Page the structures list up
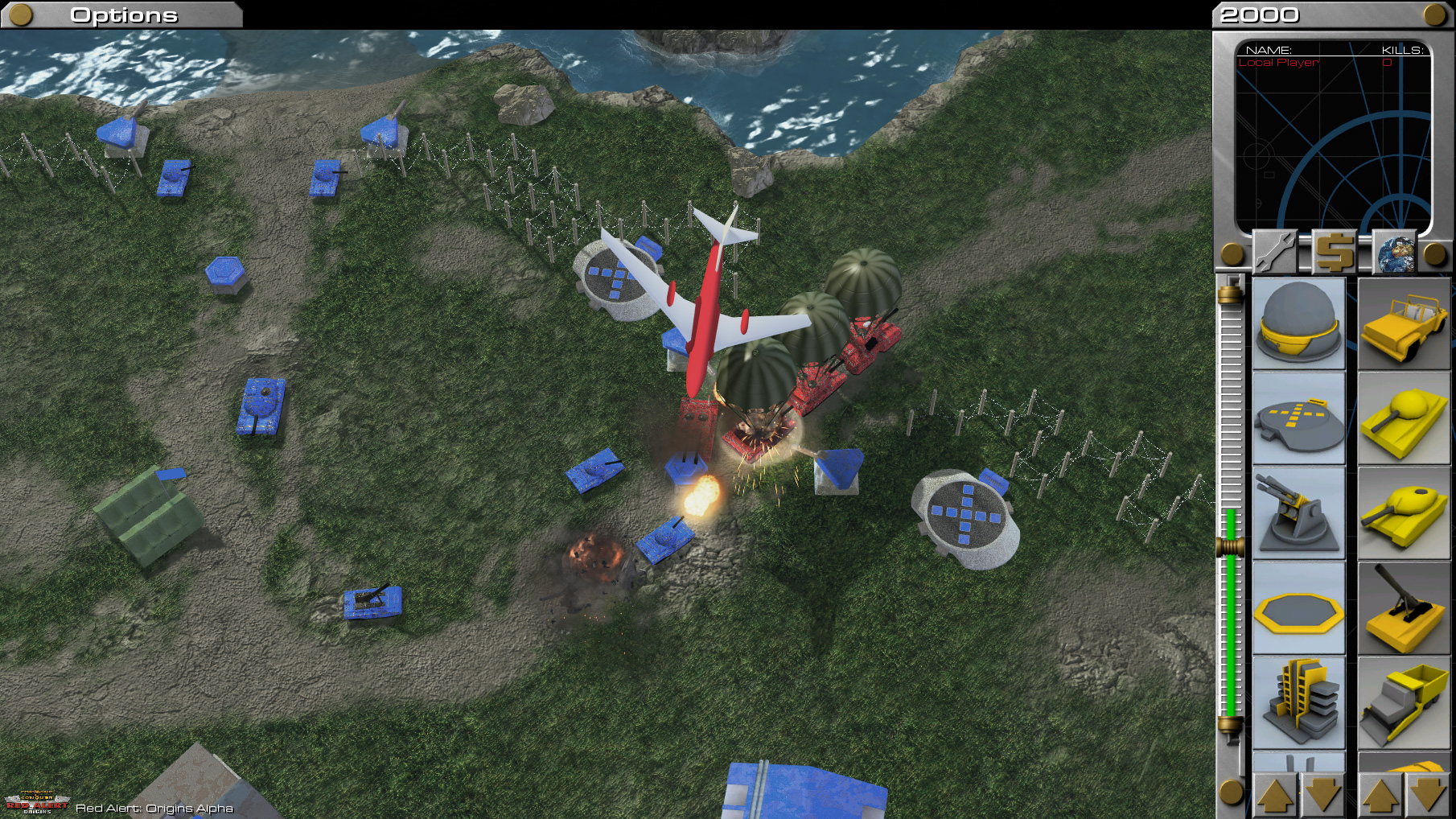 point(1275,794)
